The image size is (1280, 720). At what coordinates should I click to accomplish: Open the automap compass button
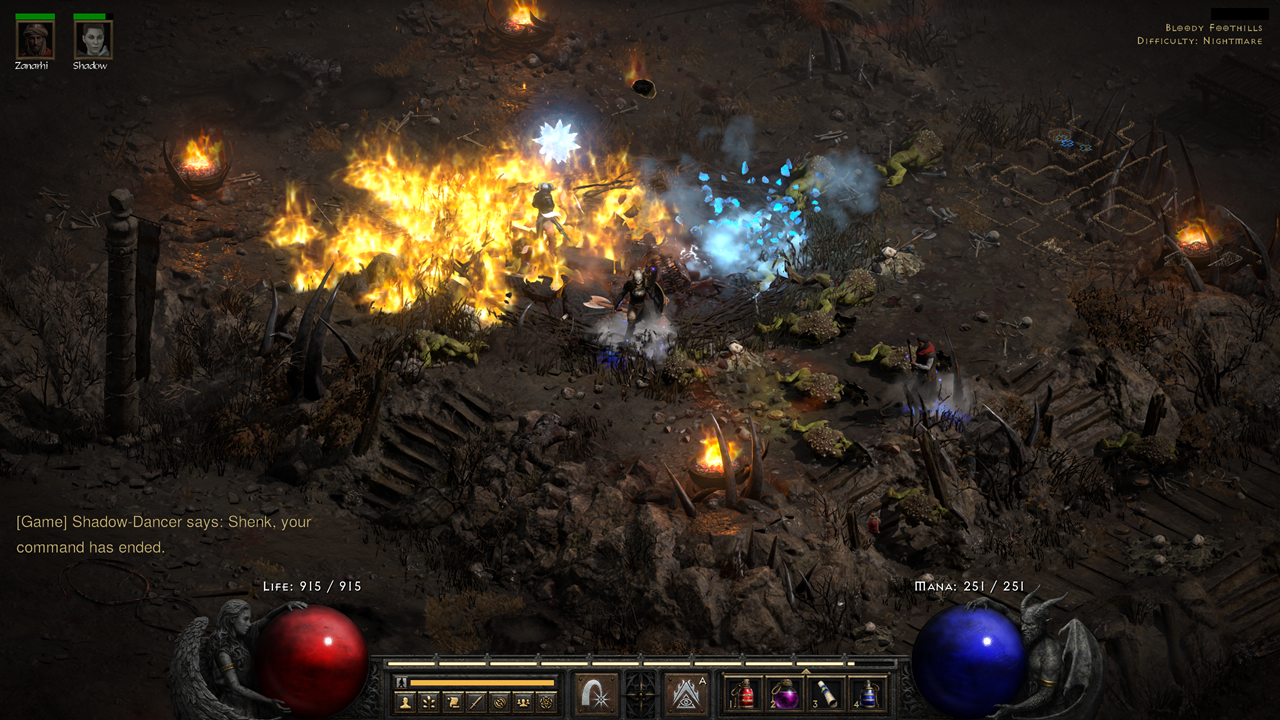(x=499, y=702)
